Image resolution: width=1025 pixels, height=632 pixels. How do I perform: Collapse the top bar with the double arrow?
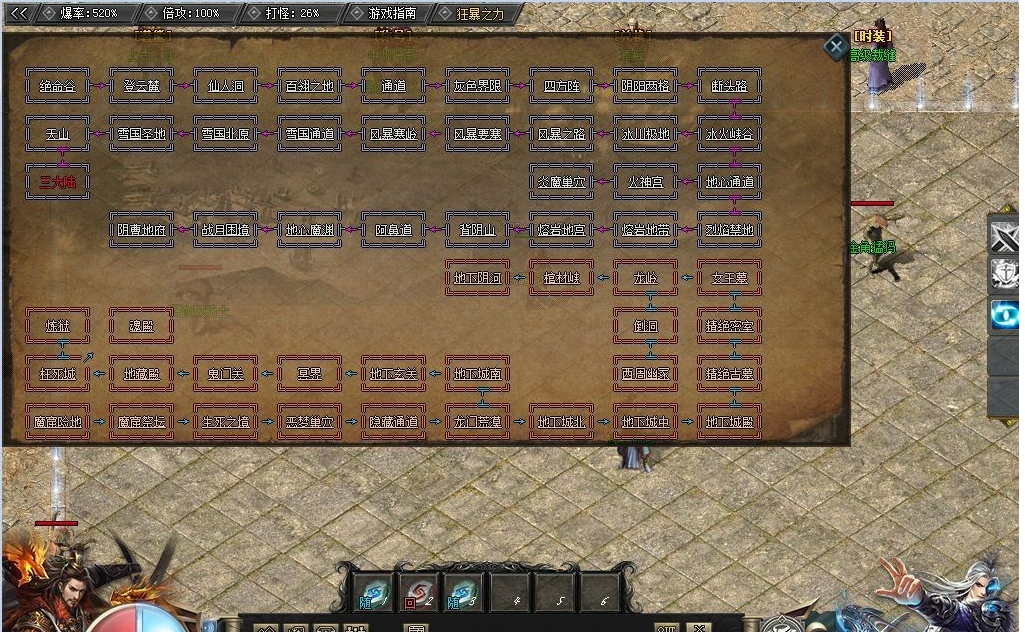[x=18, y=13]
